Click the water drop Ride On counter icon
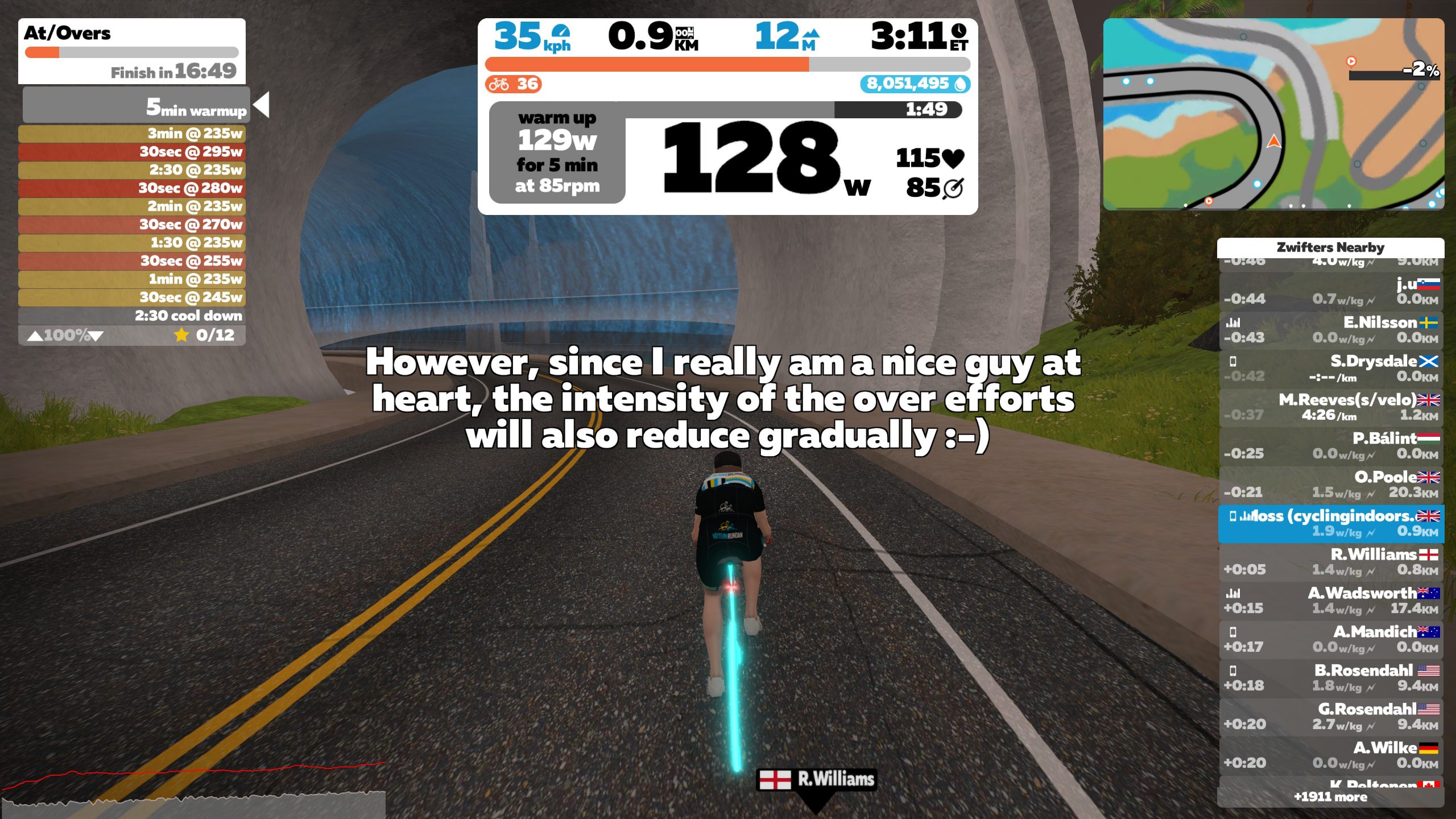 pos(959,84)
